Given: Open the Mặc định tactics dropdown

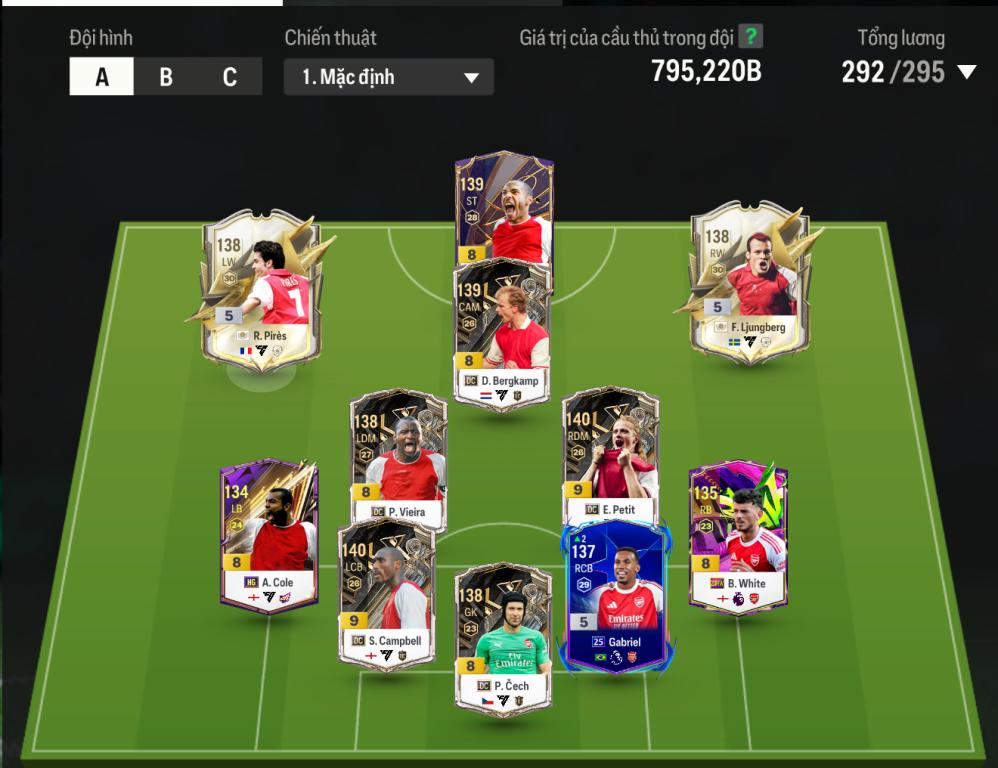Looking at the screenshot, I should pos(388,77).
